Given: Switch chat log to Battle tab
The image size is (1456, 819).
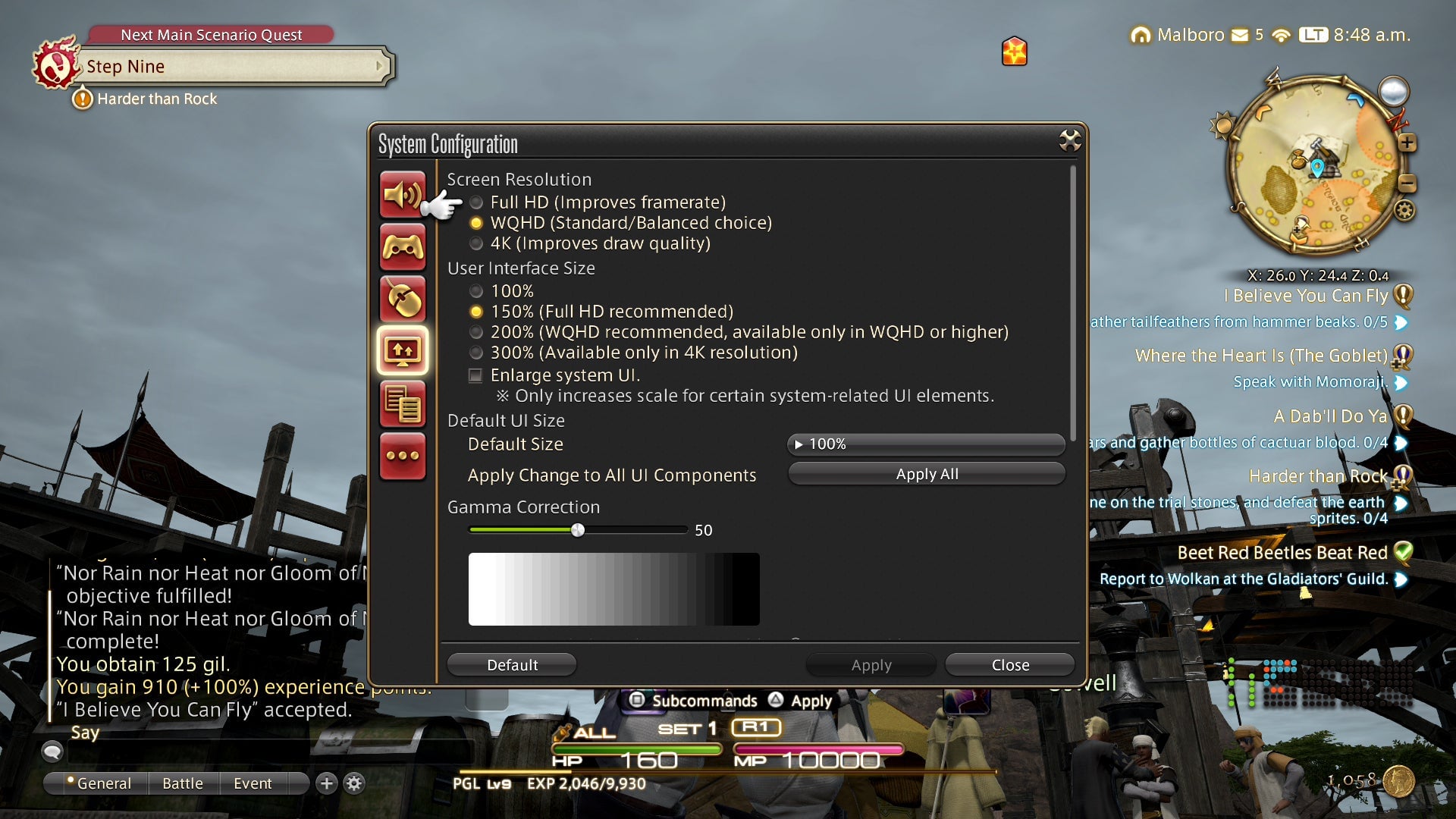Looking at the screenshot, I should click(x=182, y=783).
